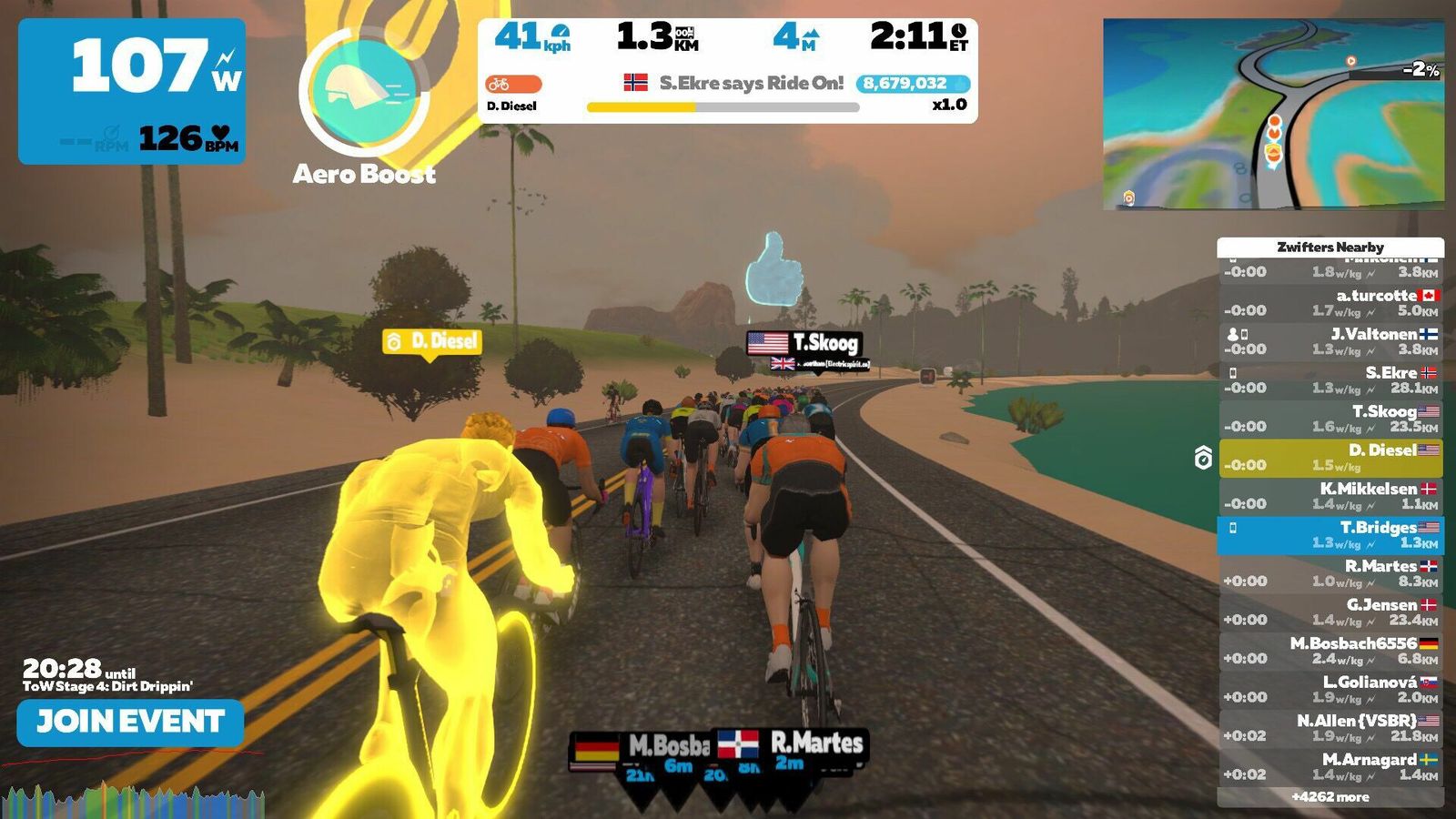This screenshot has height=819, width=1456.
Task: Select M.Bosbach6556 in the rider list
Action: tap(1330, 651)
